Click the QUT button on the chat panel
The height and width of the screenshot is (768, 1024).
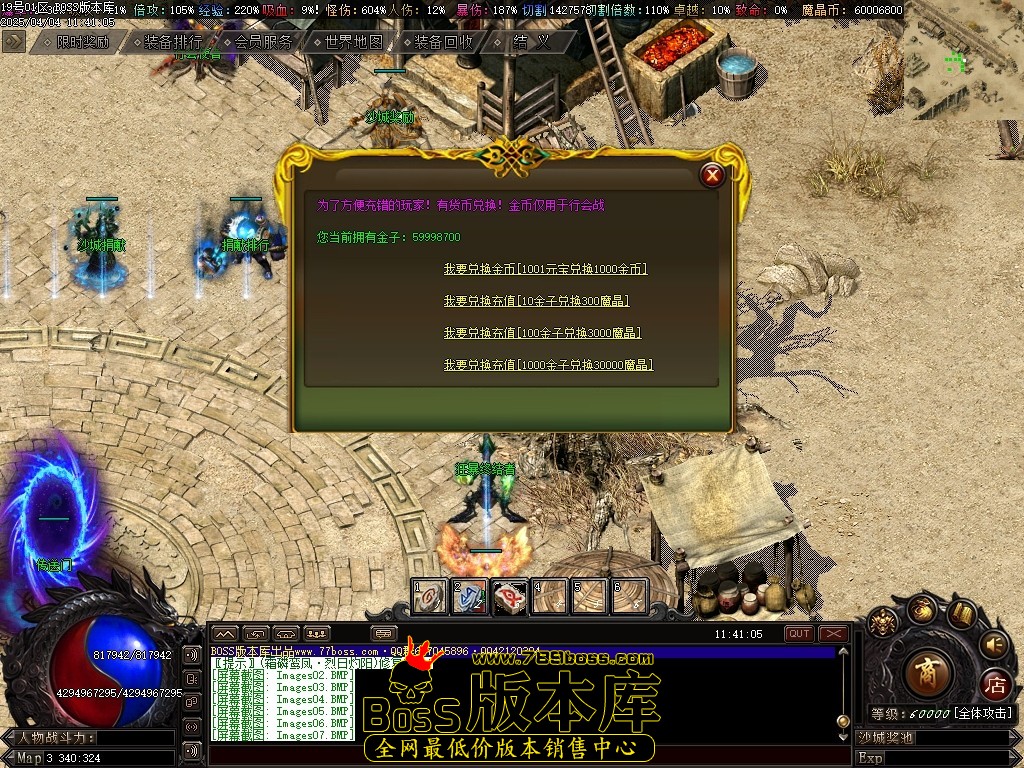[799, 634]
